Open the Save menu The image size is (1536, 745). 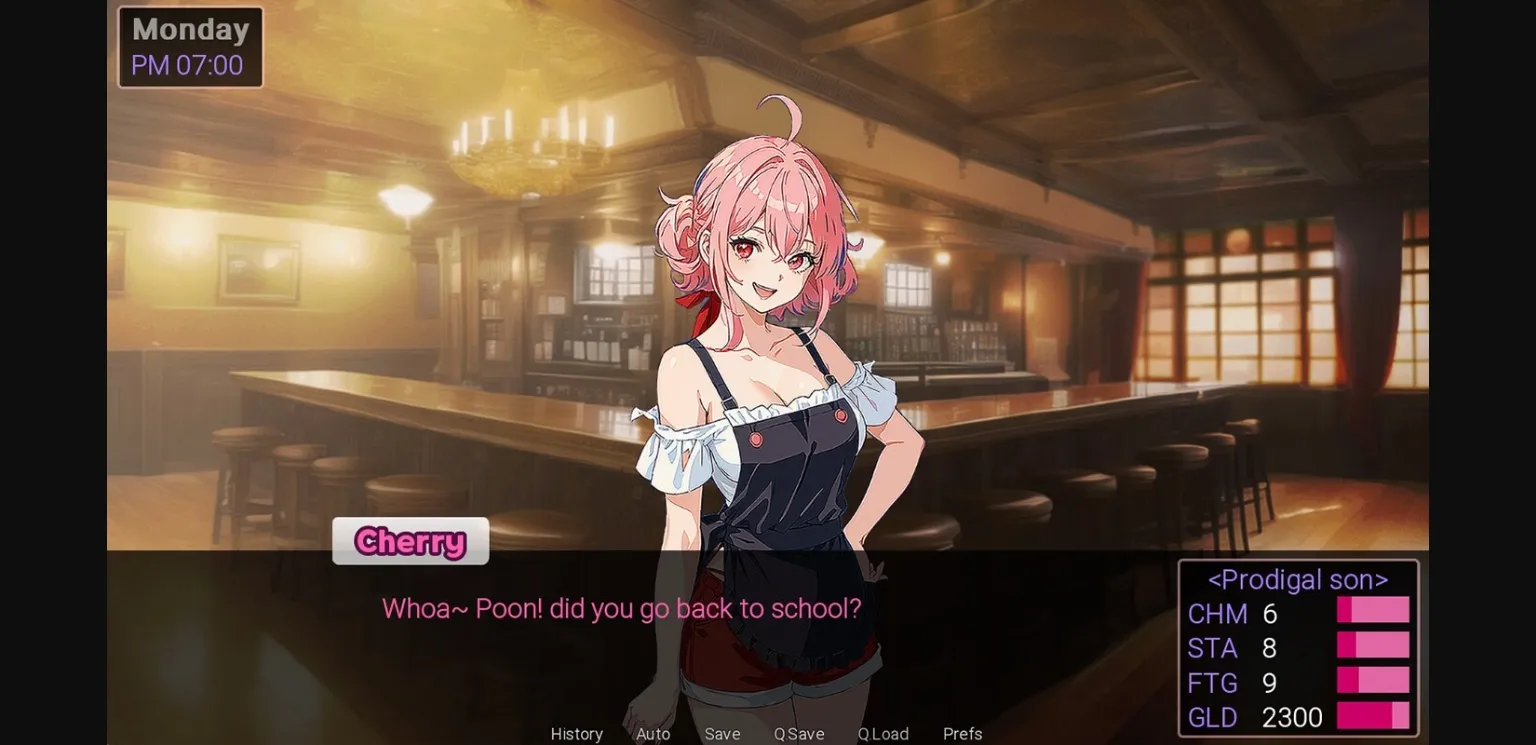click(x=722, y=733)
